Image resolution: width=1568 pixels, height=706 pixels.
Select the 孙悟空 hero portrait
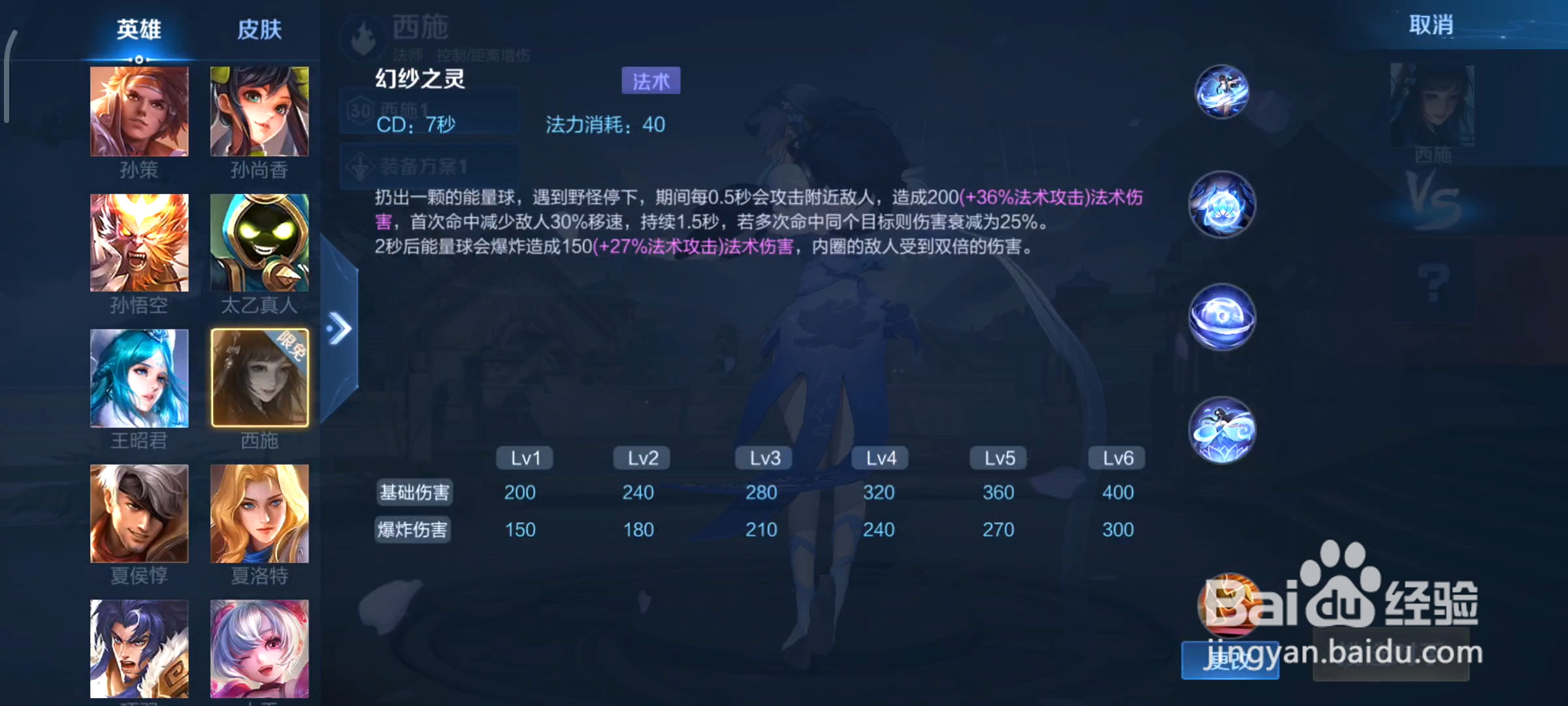[139, 242]
